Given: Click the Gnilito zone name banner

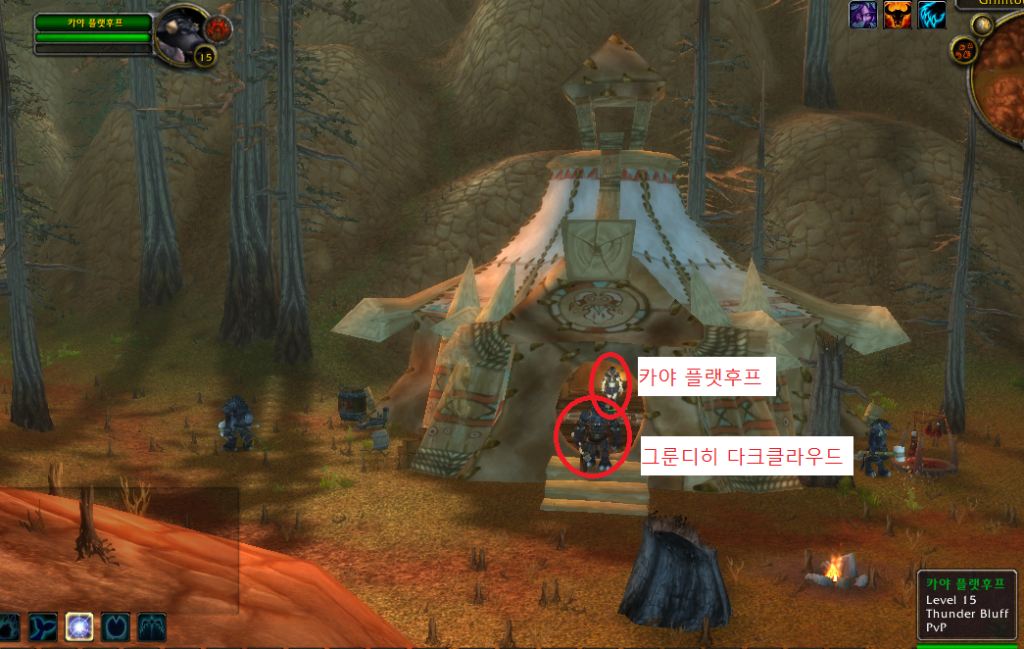Looking at the screenshot, I should [990, 4].
